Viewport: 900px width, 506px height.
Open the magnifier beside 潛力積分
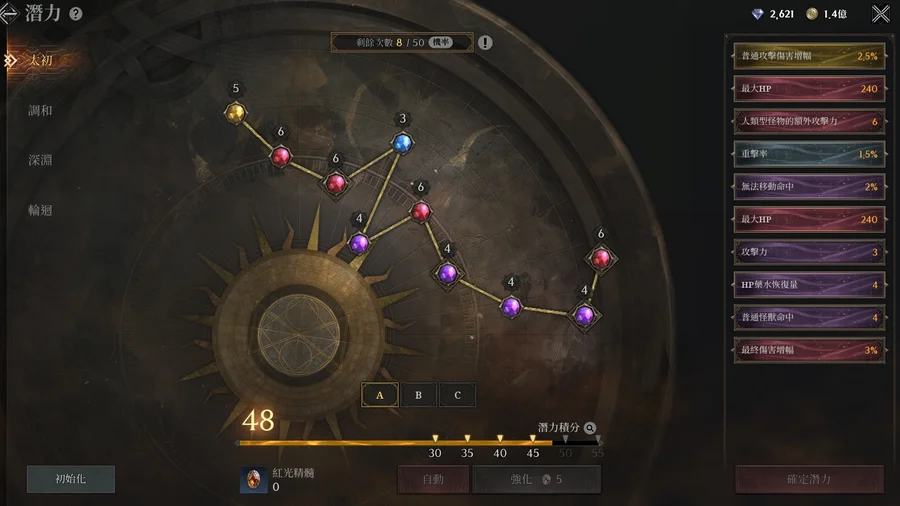590,427
